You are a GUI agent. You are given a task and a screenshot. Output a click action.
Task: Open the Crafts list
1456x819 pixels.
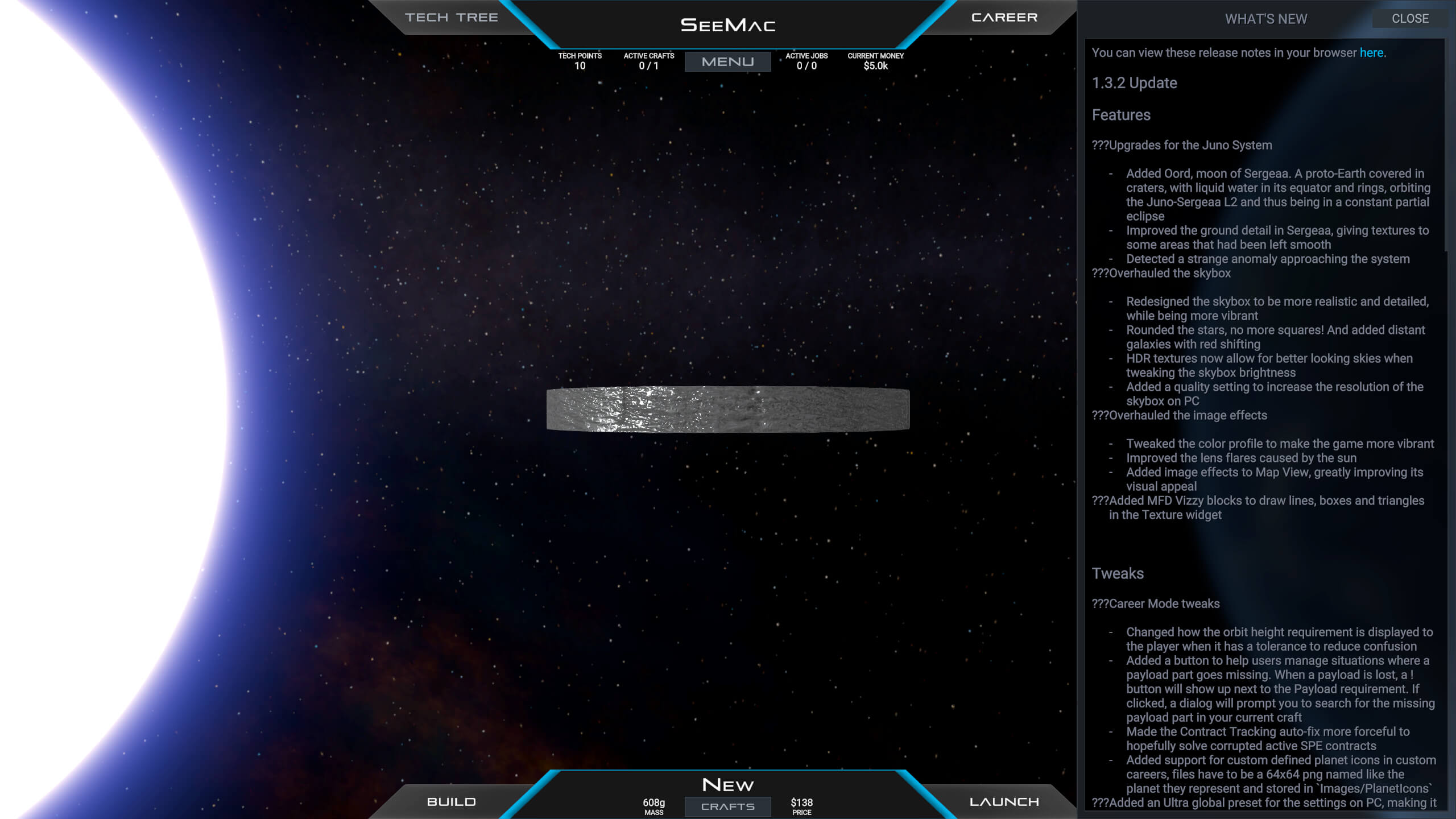click(x=727, y=806)
